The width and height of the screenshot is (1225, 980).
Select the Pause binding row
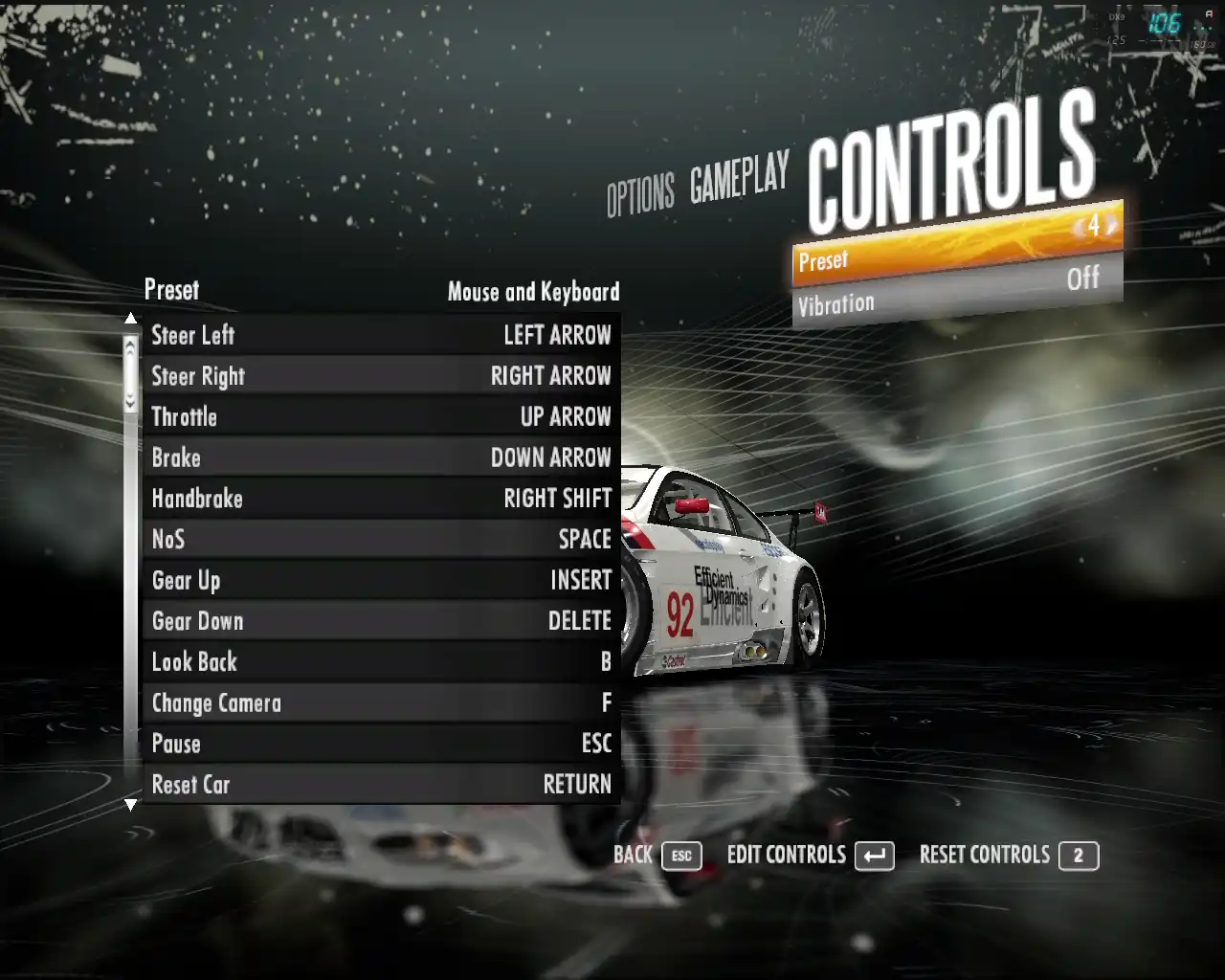click(x=381, y=744)
